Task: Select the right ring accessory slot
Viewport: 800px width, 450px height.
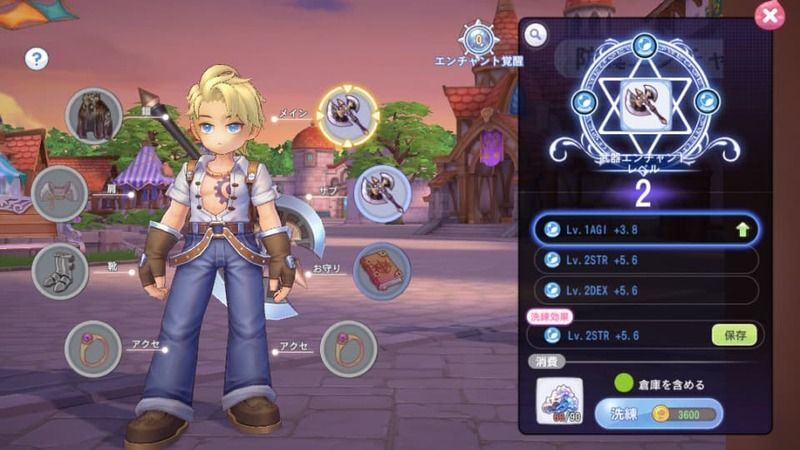Action: [348, 349]
